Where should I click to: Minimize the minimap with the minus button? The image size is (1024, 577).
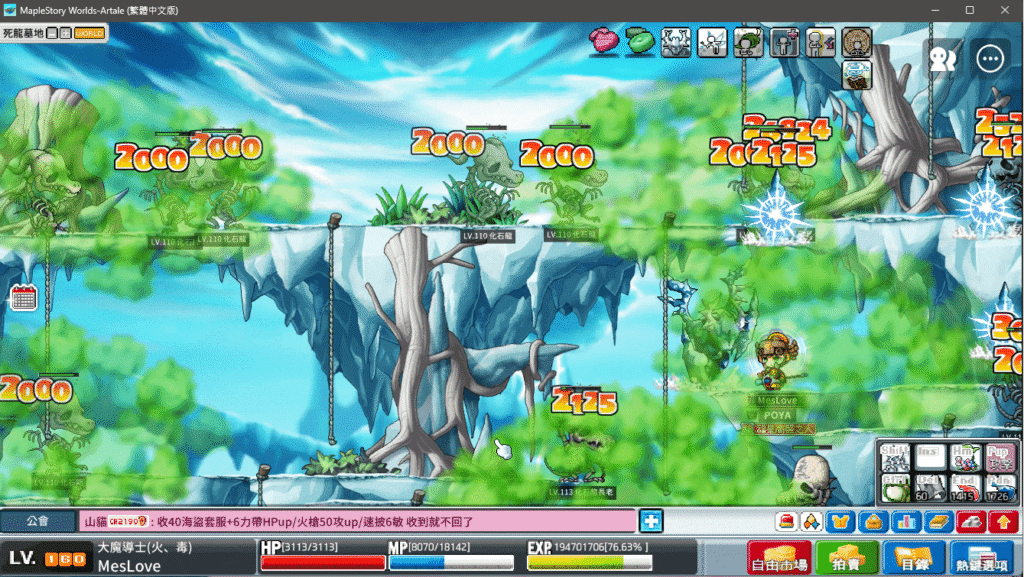52,33
